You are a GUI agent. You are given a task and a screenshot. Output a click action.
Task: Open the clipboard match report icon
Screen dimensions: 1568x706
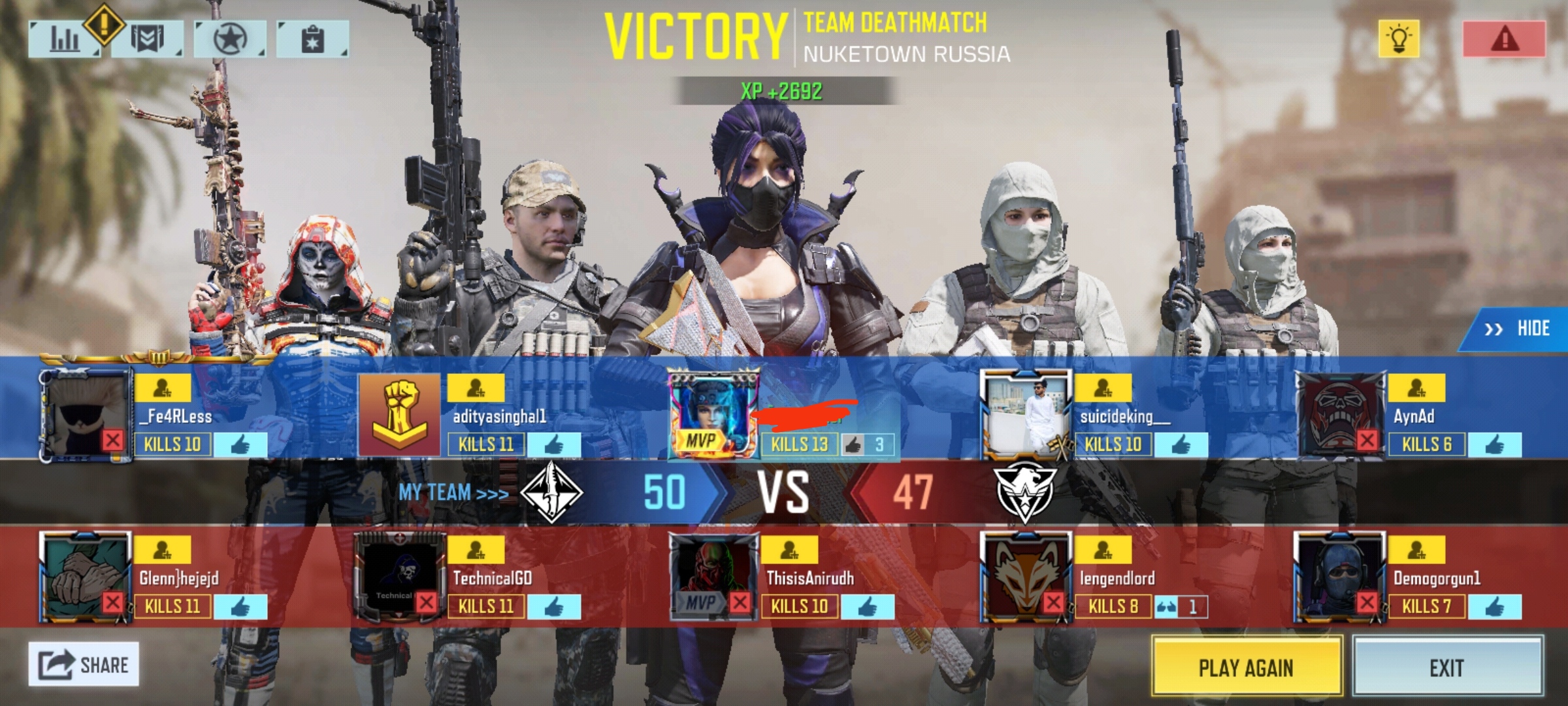(314, 39)
